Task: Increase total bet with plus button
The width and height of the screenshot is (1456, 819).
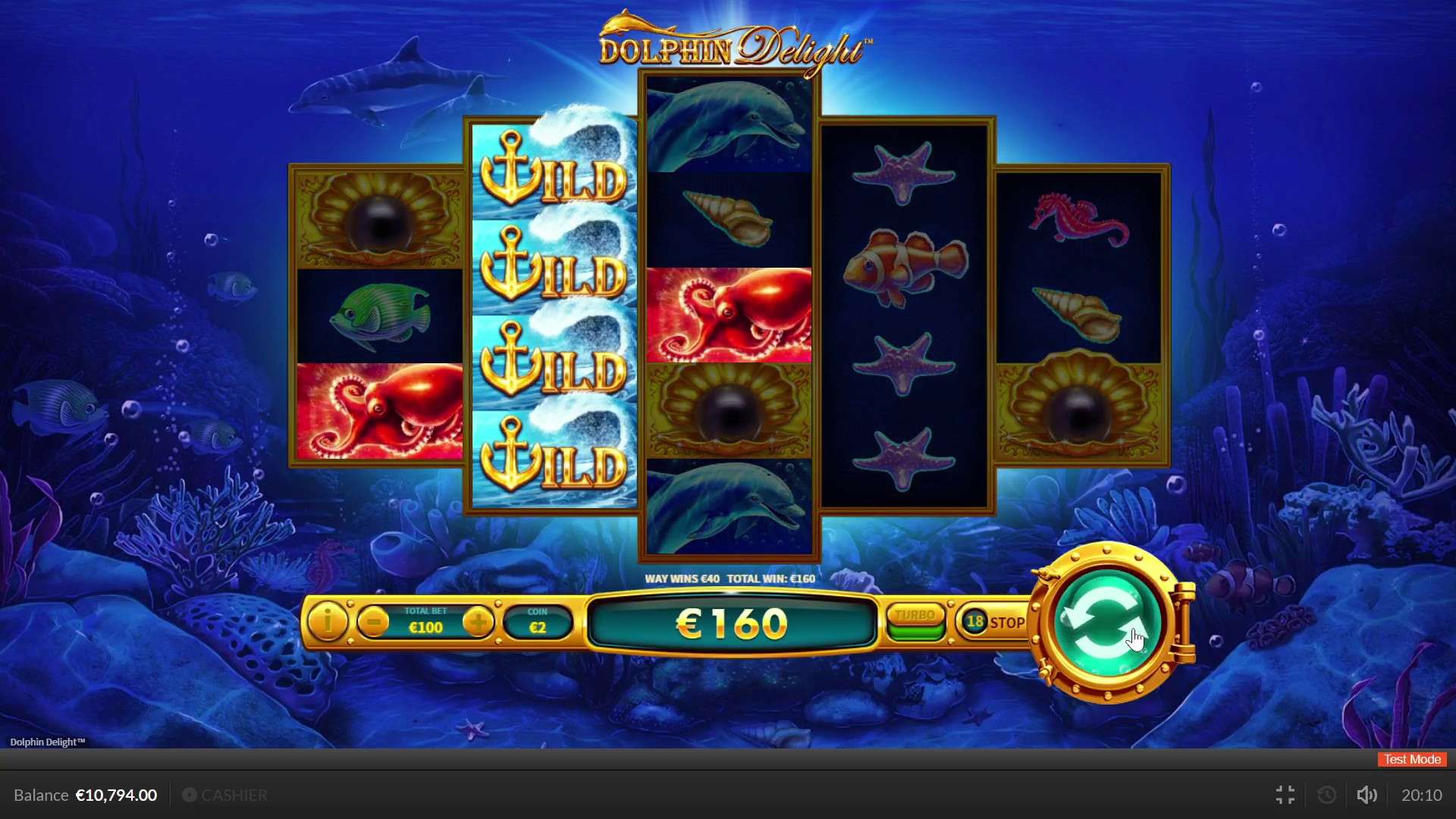Action: 478,623
